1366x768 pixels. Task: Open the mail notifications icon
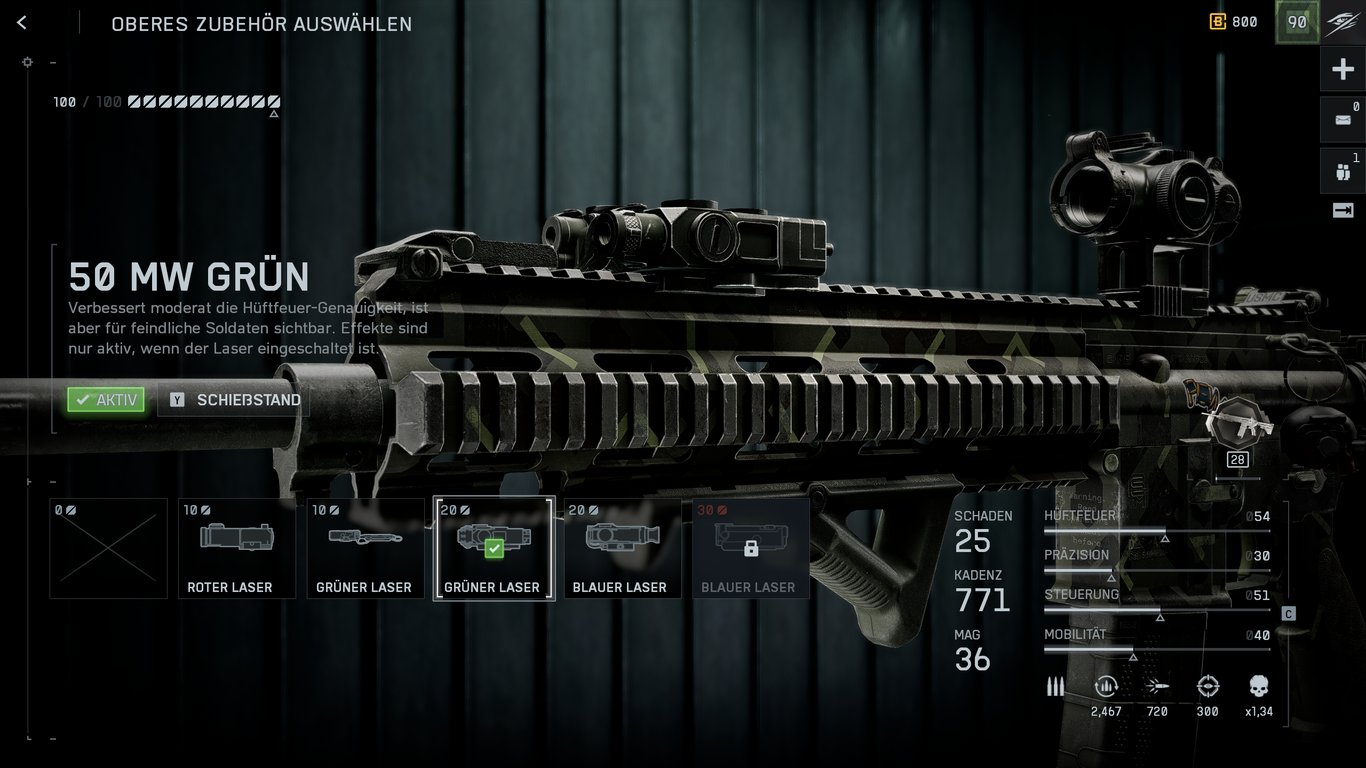1343,119
